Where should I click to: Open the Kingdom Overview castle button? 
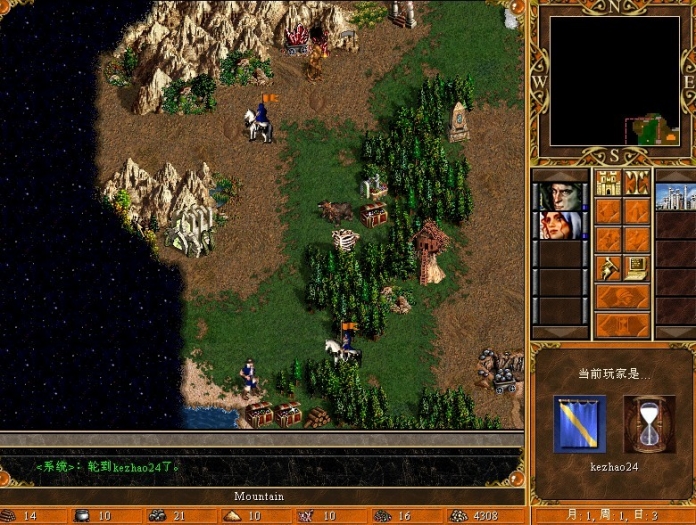[x=608, y=183]
